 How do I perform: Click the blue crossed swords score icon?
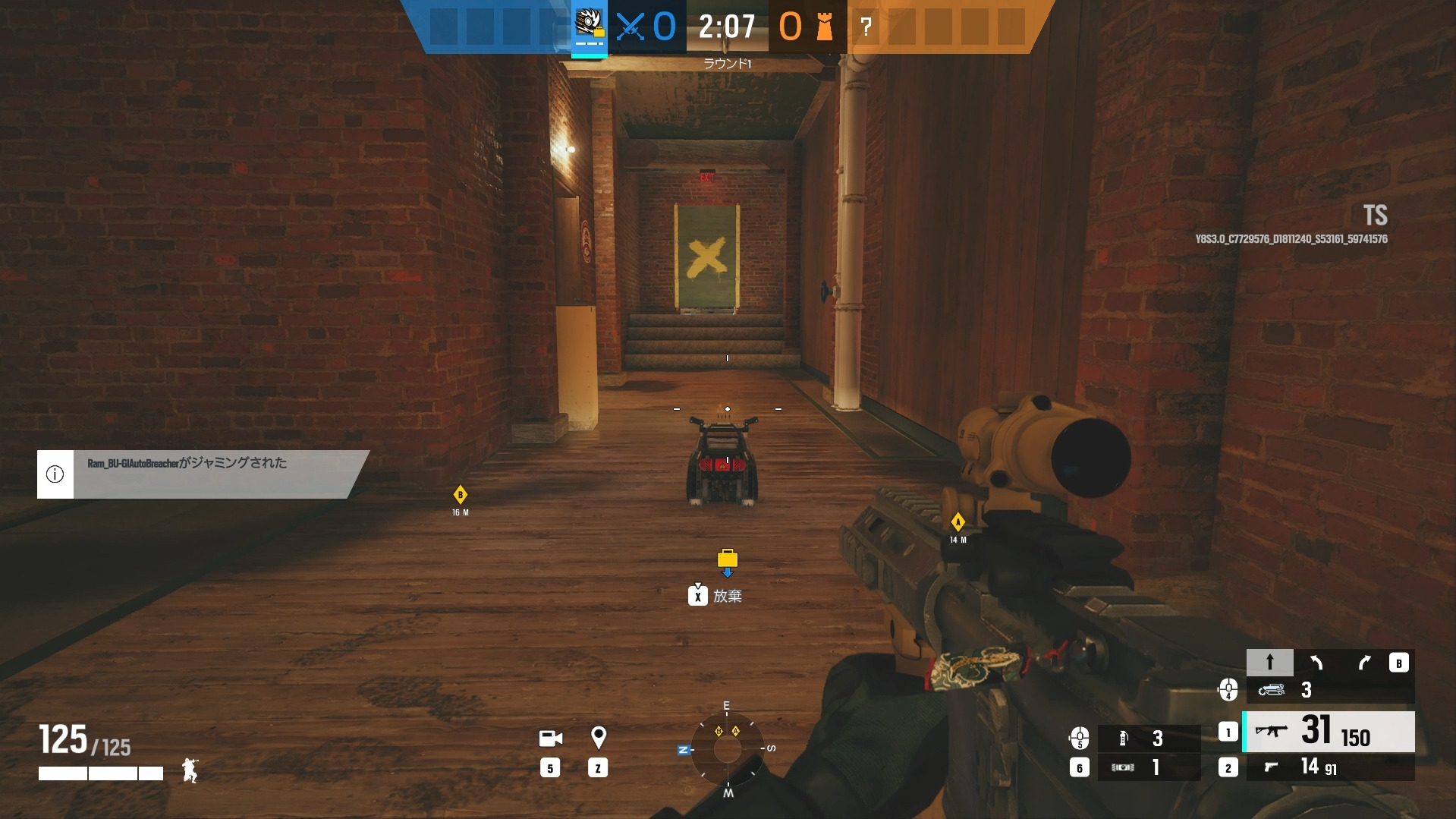(x=632, y=26)
